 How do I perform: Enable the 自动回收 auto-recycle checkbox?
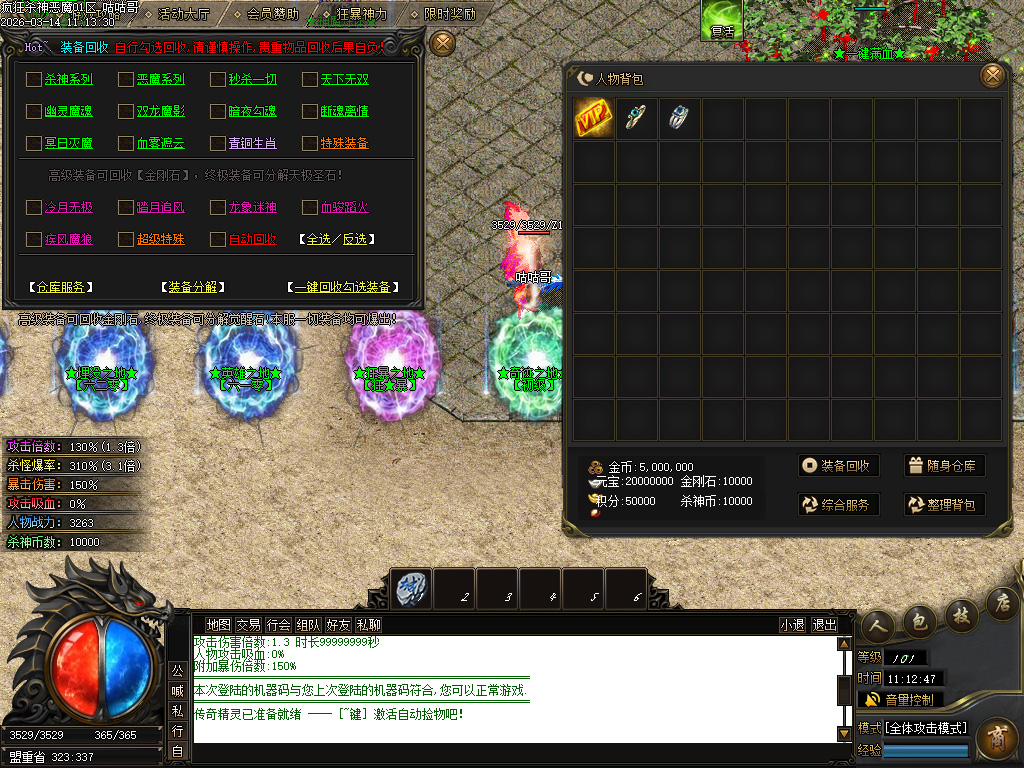[220, 240]
